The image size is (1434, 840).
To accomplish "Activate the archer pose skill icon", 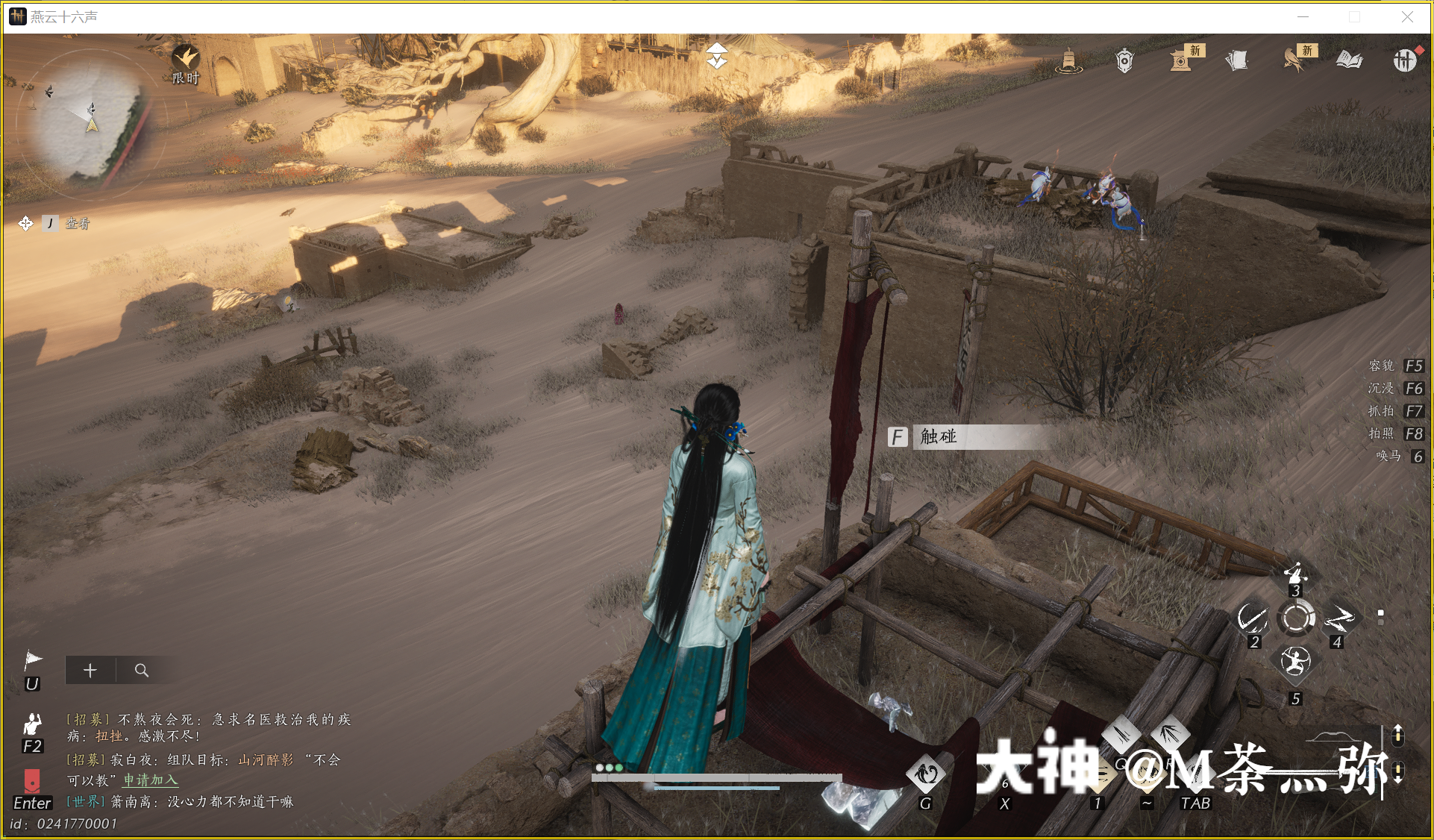I will click(x=1295, y=573).
